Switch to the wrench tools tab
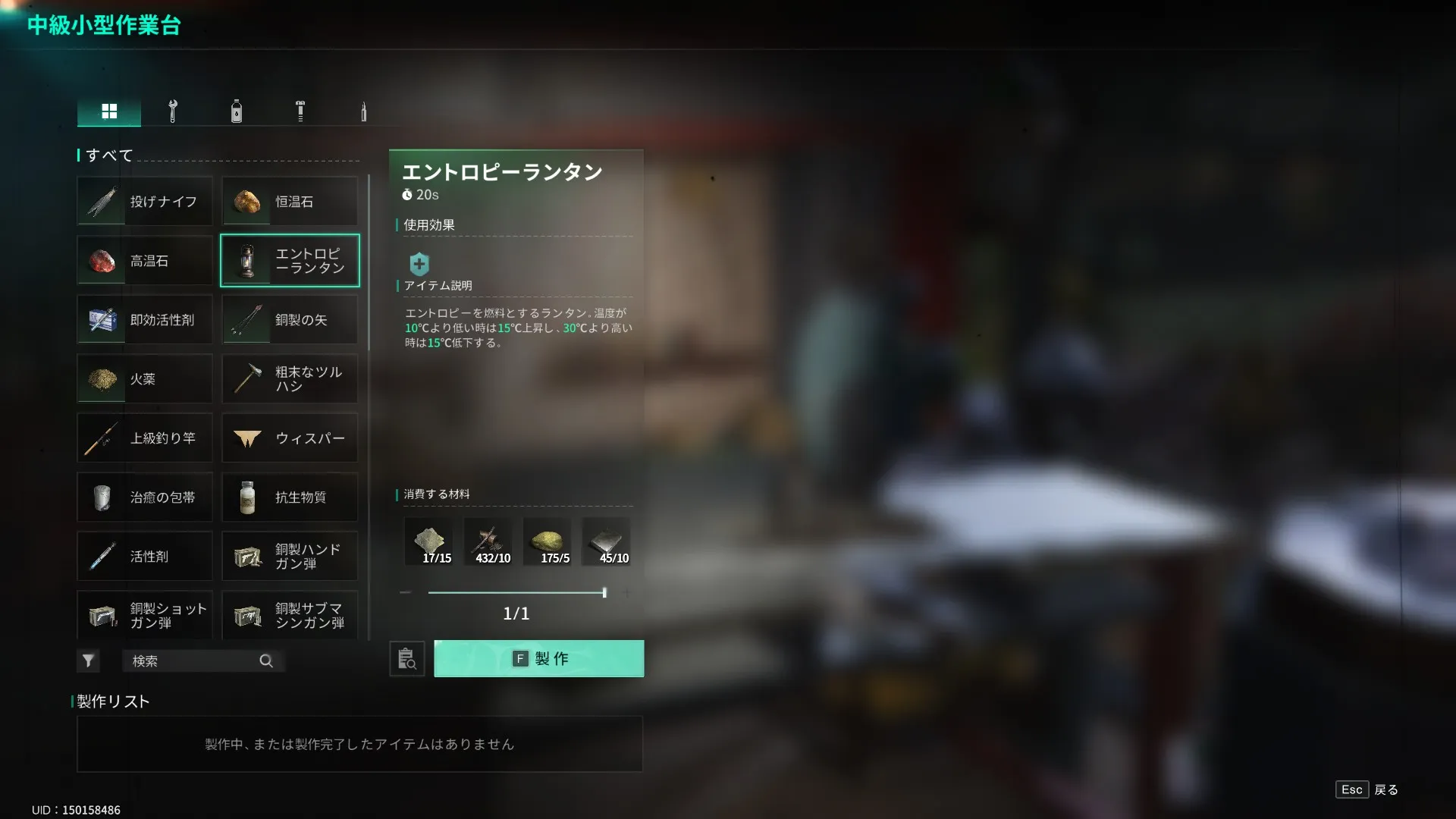Image resolution: width=1456 pixels, height=819 pixels. pos(173,111)
